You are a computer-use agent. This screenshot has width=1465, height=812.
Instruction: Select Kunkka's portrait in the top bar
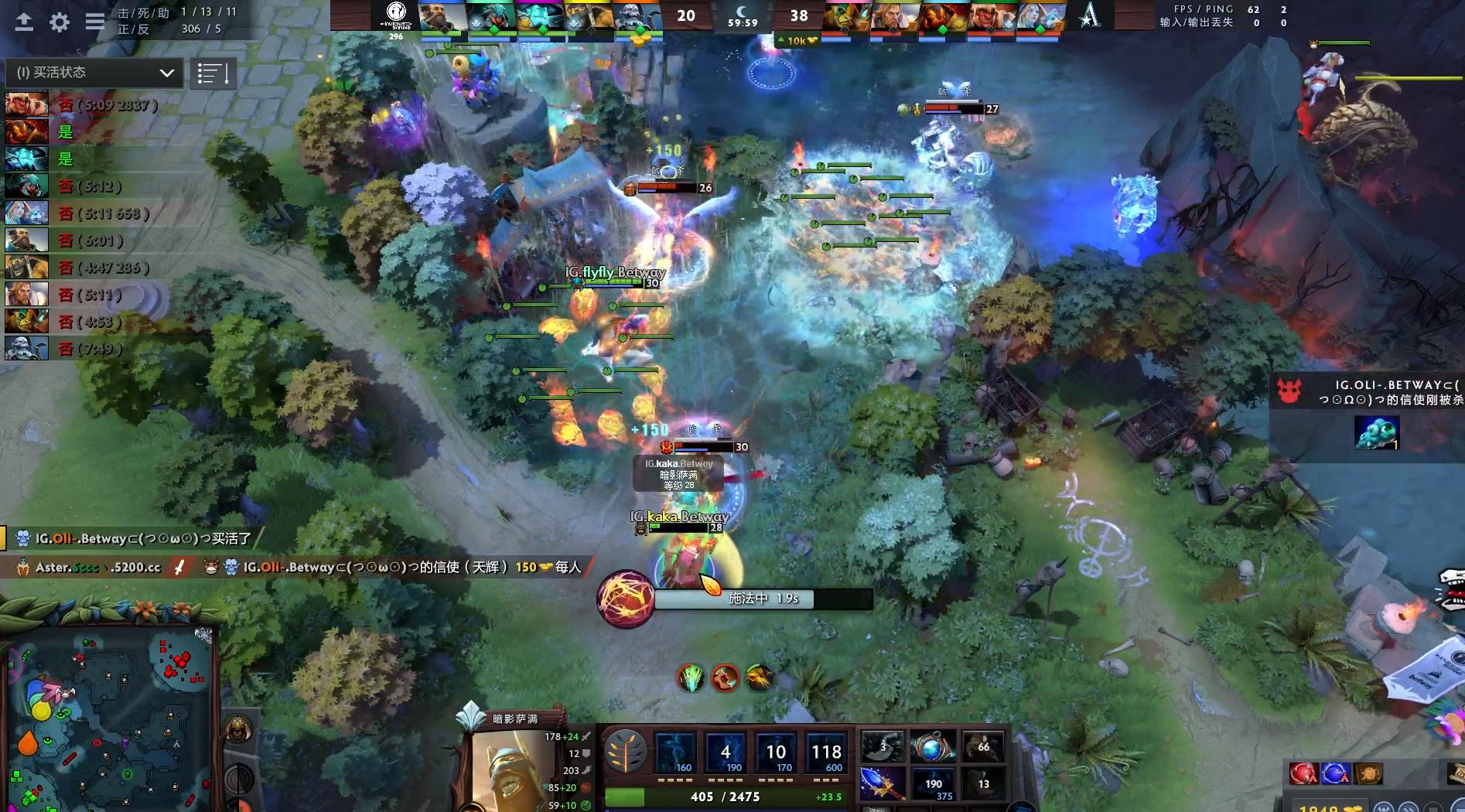click(443, 16)
